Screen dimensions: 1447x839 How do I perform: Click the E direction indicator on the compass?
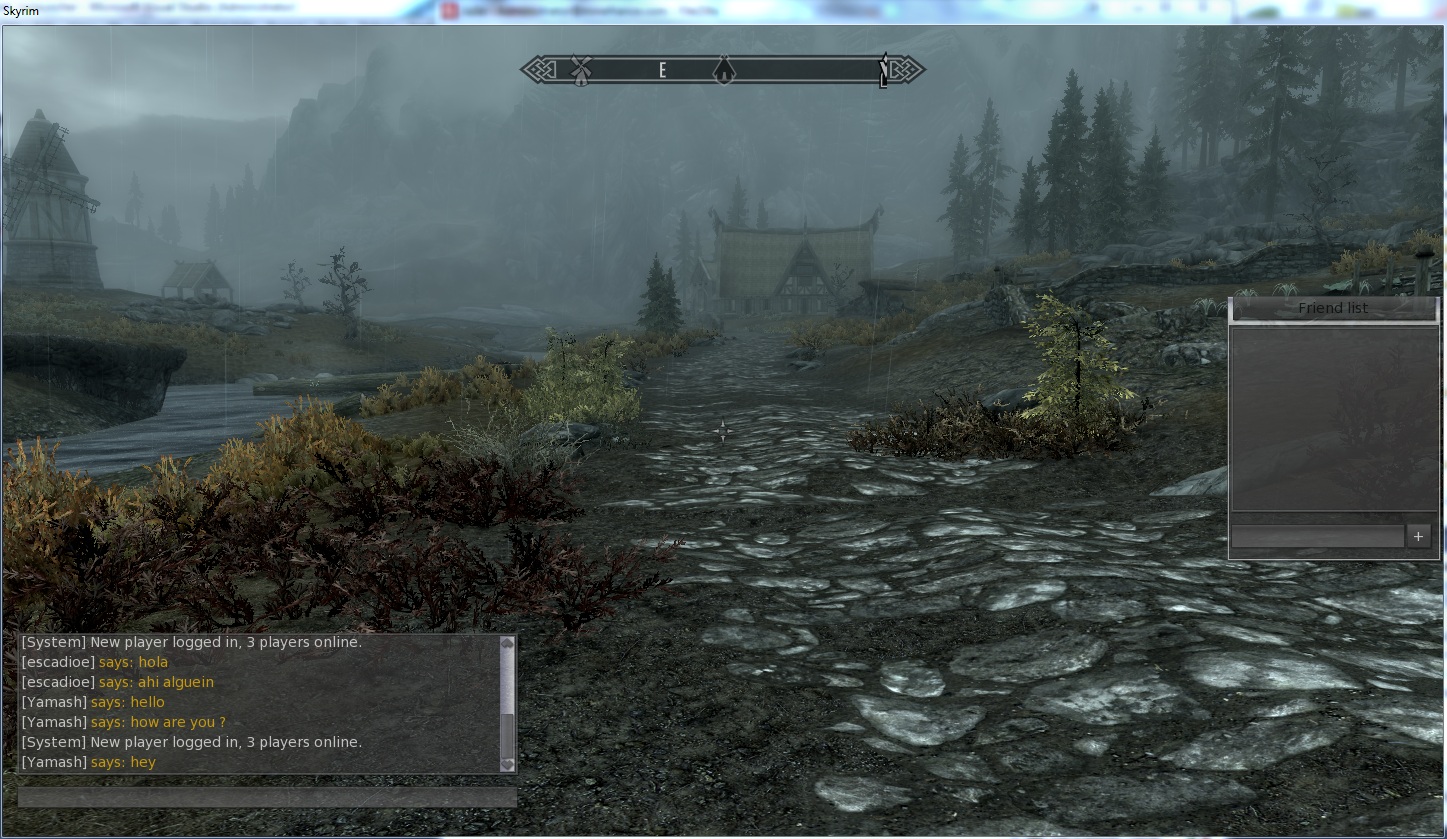[x=661, y=70]
